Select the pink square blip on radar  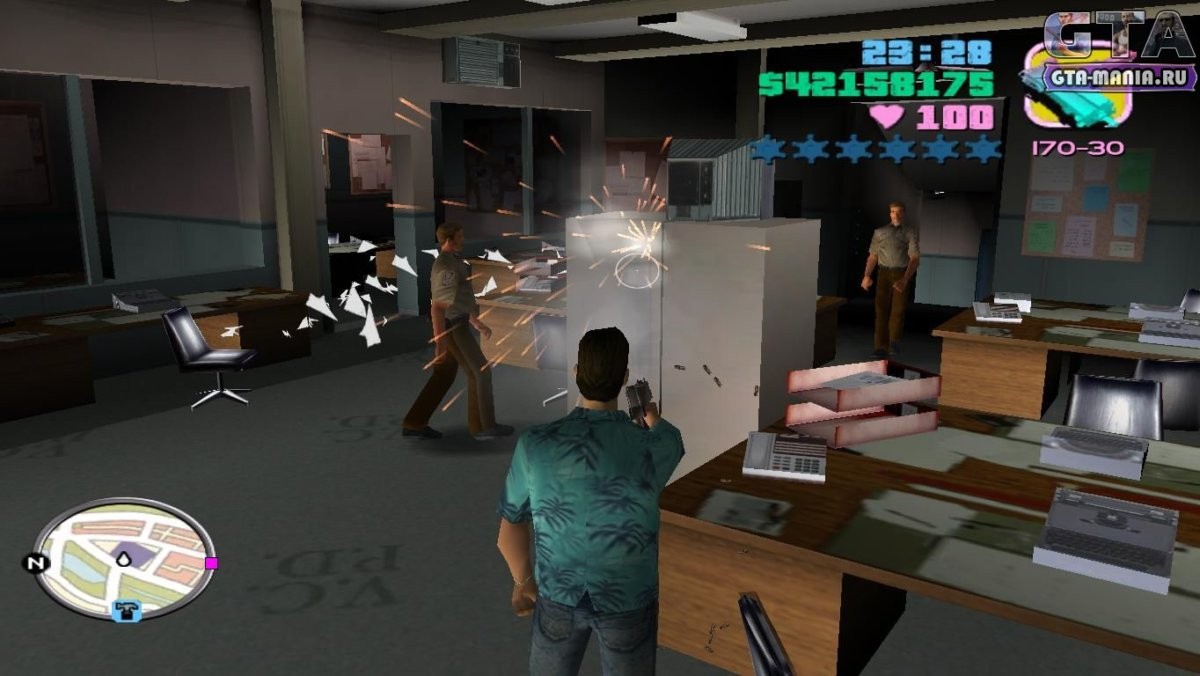pyautogui.click(x=211, y=563)
